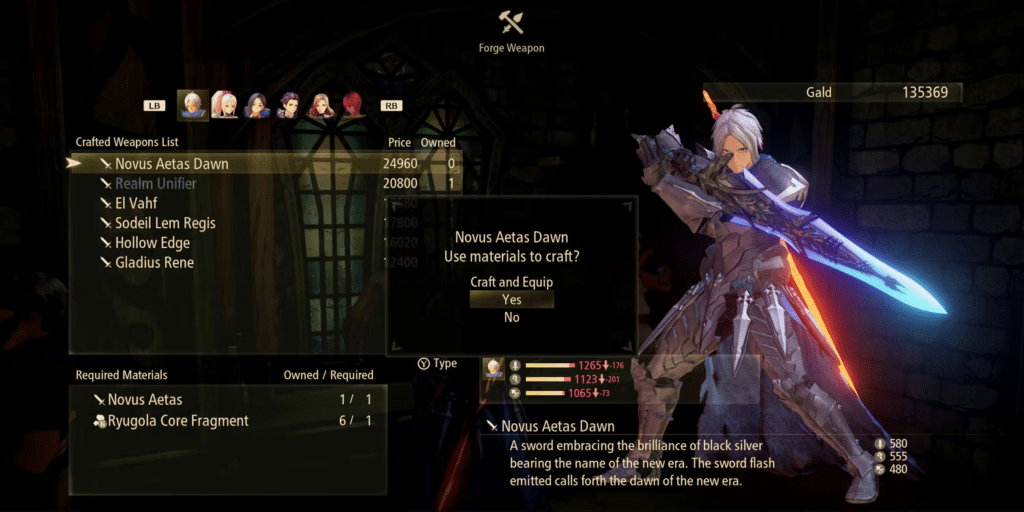Select Rinwell's dark-haired character portrait

[x=257, y=104]
